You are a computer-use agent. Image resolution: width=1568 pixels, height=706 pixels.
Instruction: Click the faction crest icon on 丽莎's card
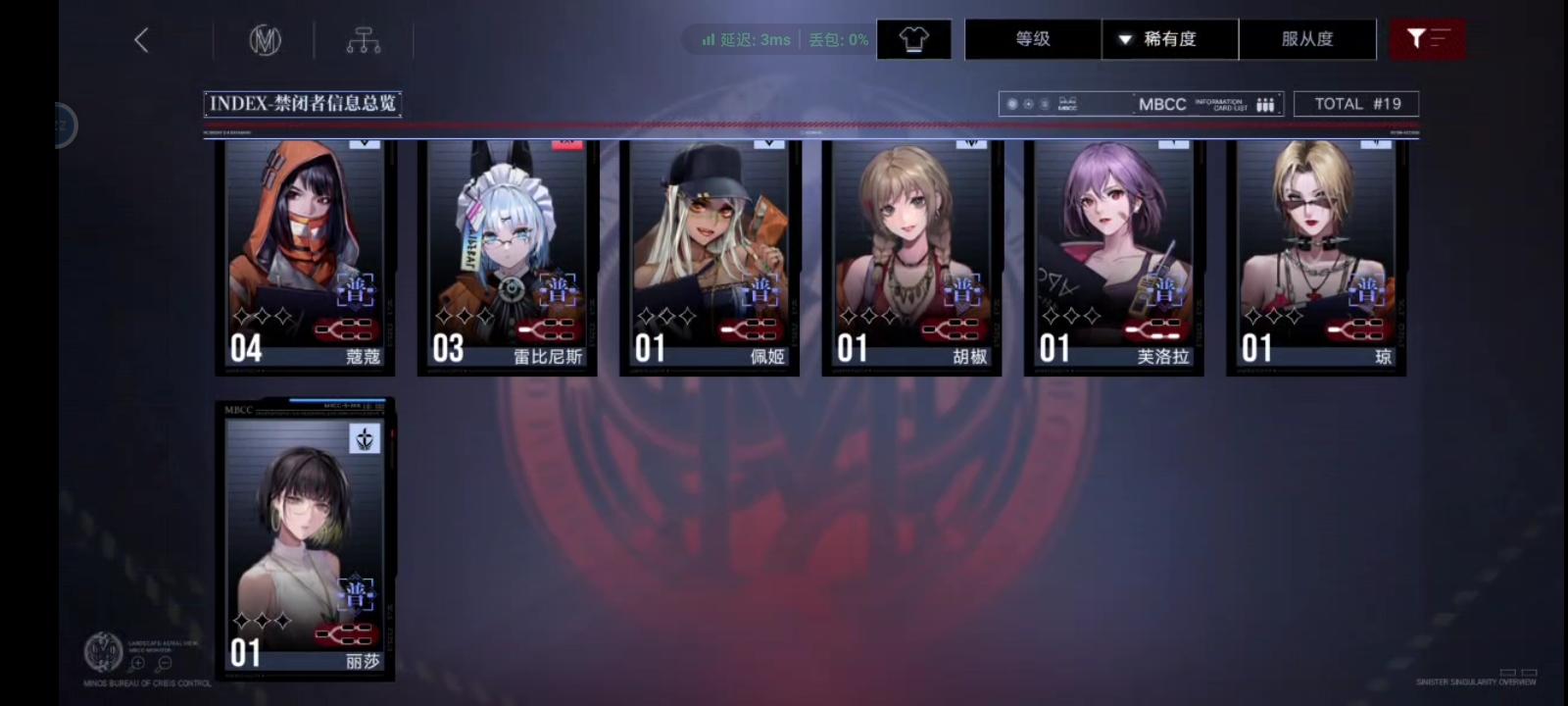point(363,438)
